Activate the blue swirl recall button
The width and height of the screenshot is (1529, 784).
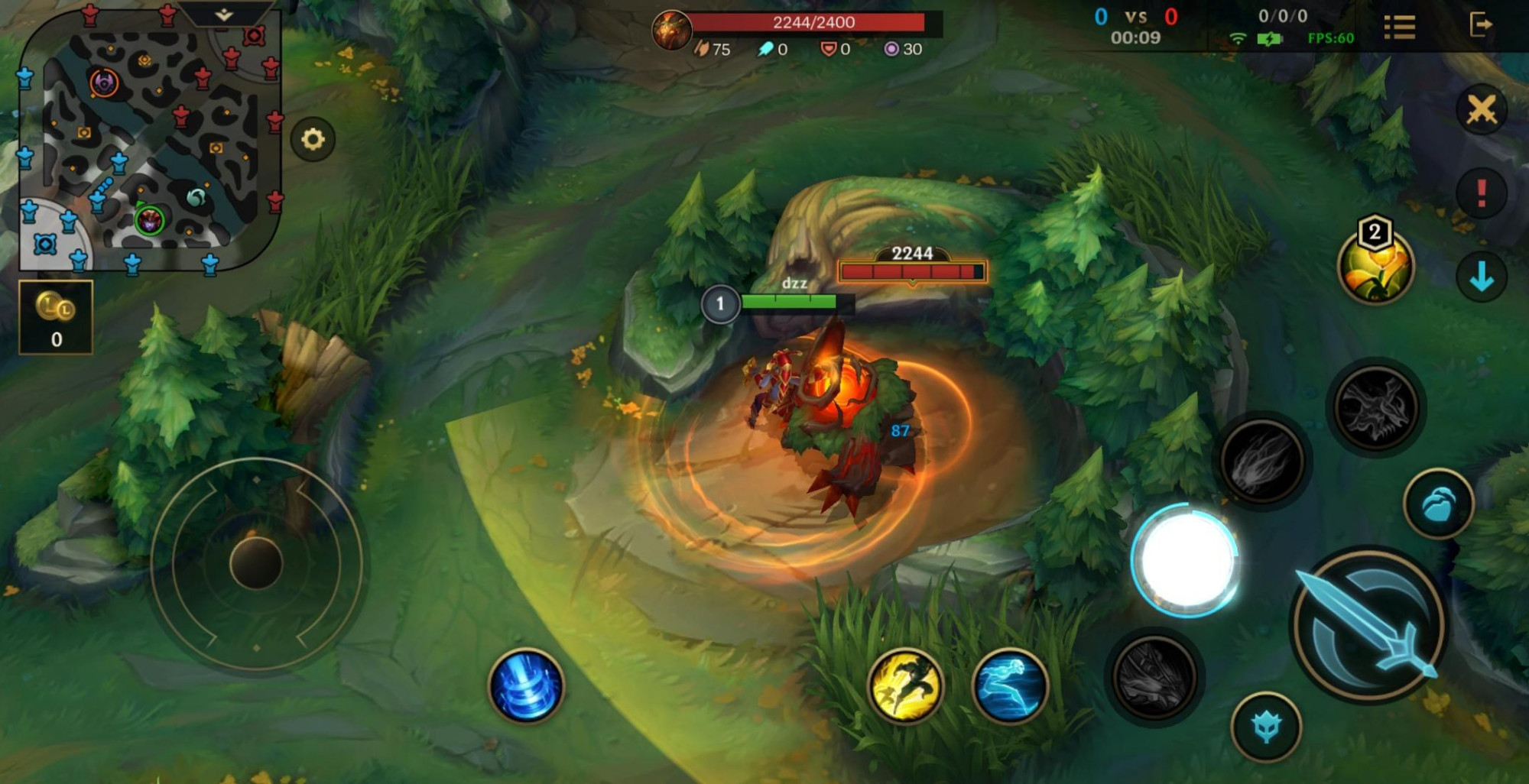(526, 685)
